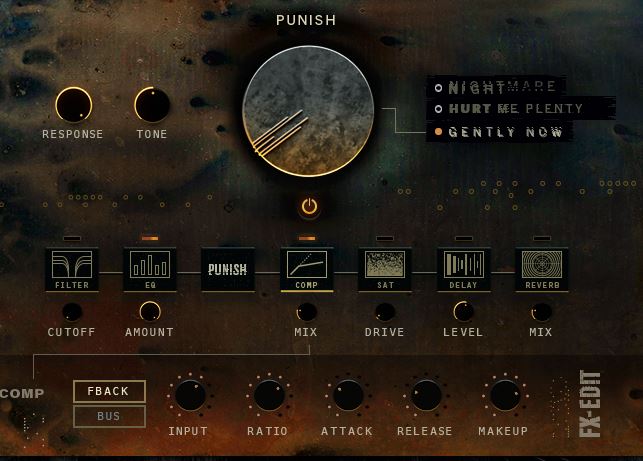Select the Delay effect module
The width and height of the screenshot is (643, 461).
(463, 270)
